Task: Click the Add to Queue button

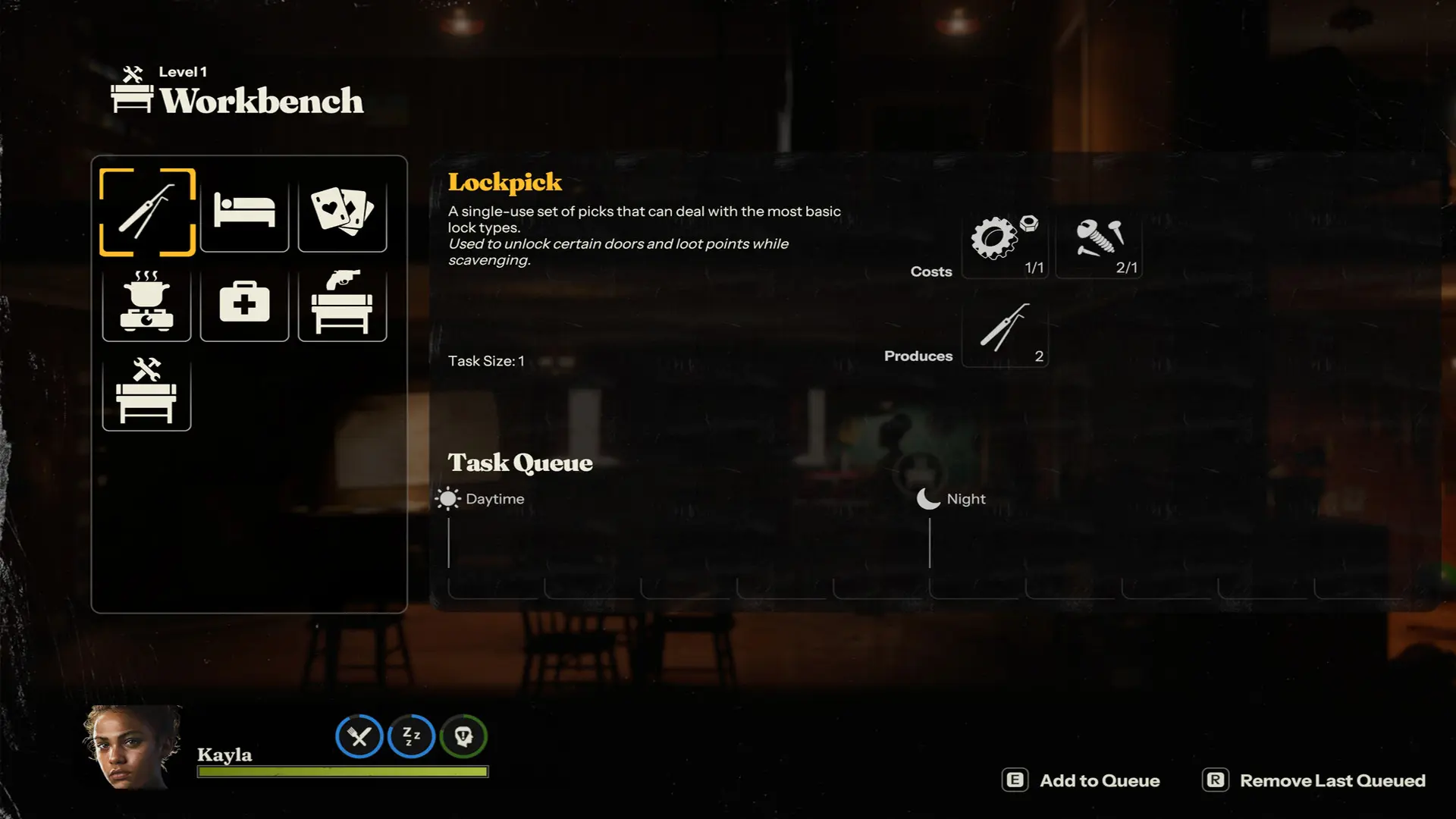Action: (1081, 780)
